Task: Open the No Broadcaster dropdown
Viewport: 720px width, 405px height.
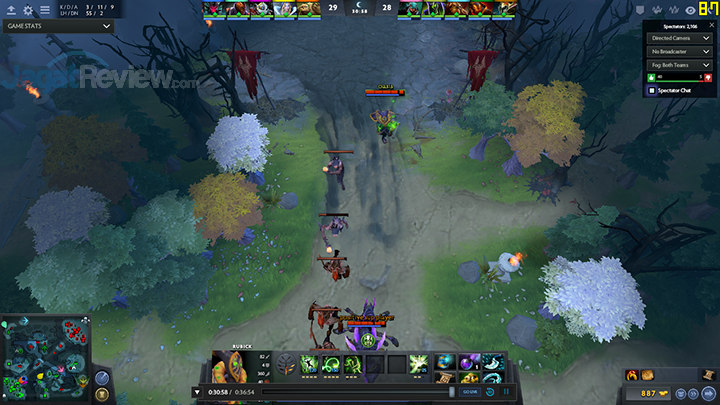Action: (678, 50)
